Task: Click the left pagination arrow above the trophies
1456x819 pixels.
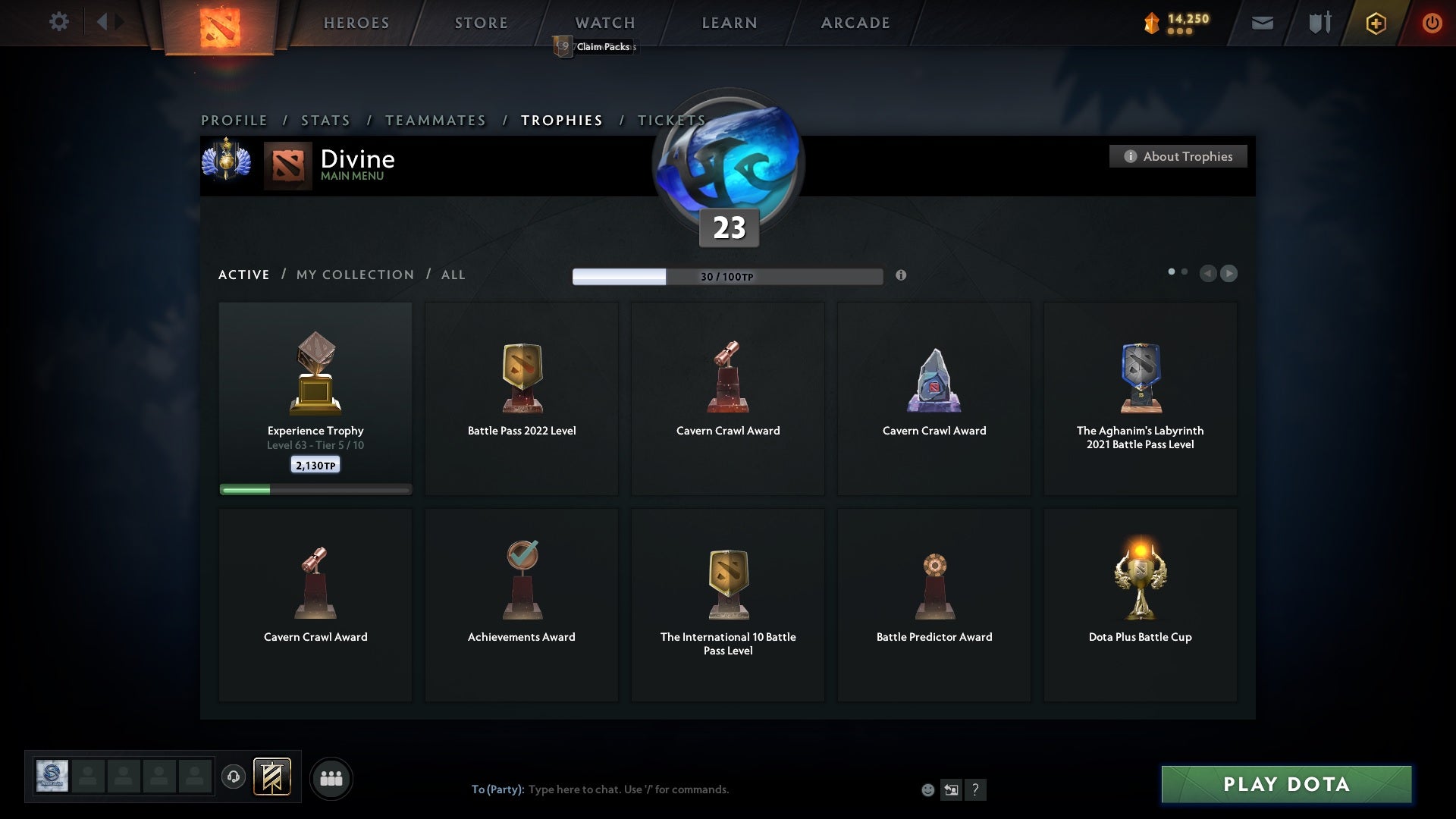Action: click(x=1209, y=274)
